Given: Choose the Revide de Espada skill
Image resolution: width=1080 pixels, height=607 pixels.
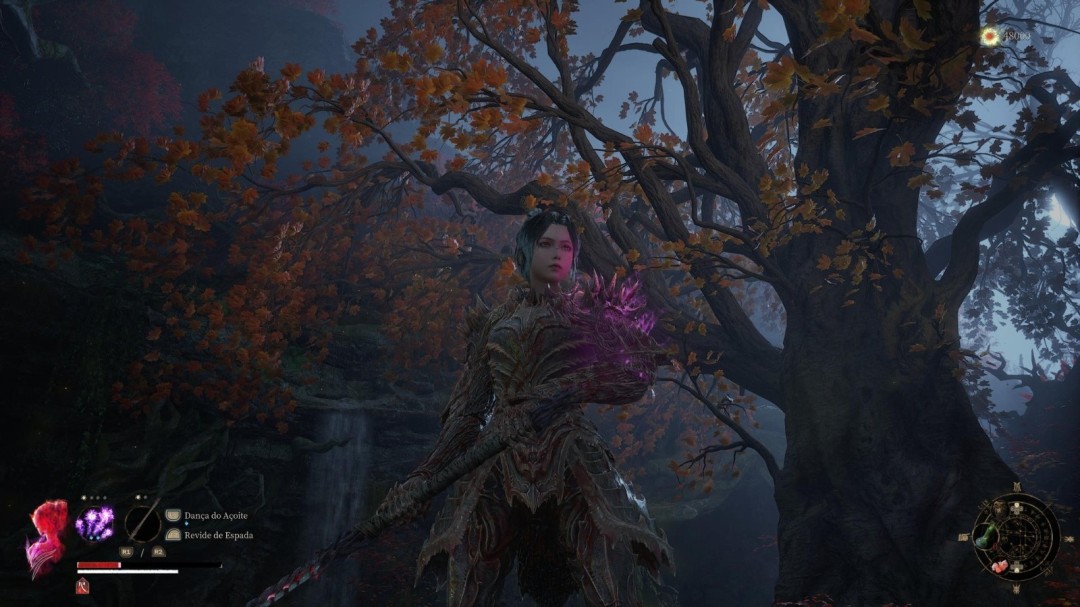Looking at the screenshot, I should tap(218, 535).
